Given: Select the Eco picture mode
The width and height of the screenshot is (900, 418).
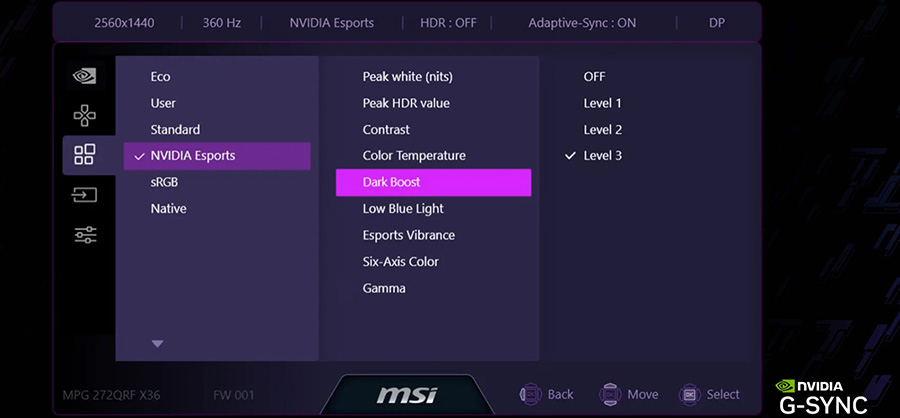Looking at the screenshot, I should click(160, 77).
